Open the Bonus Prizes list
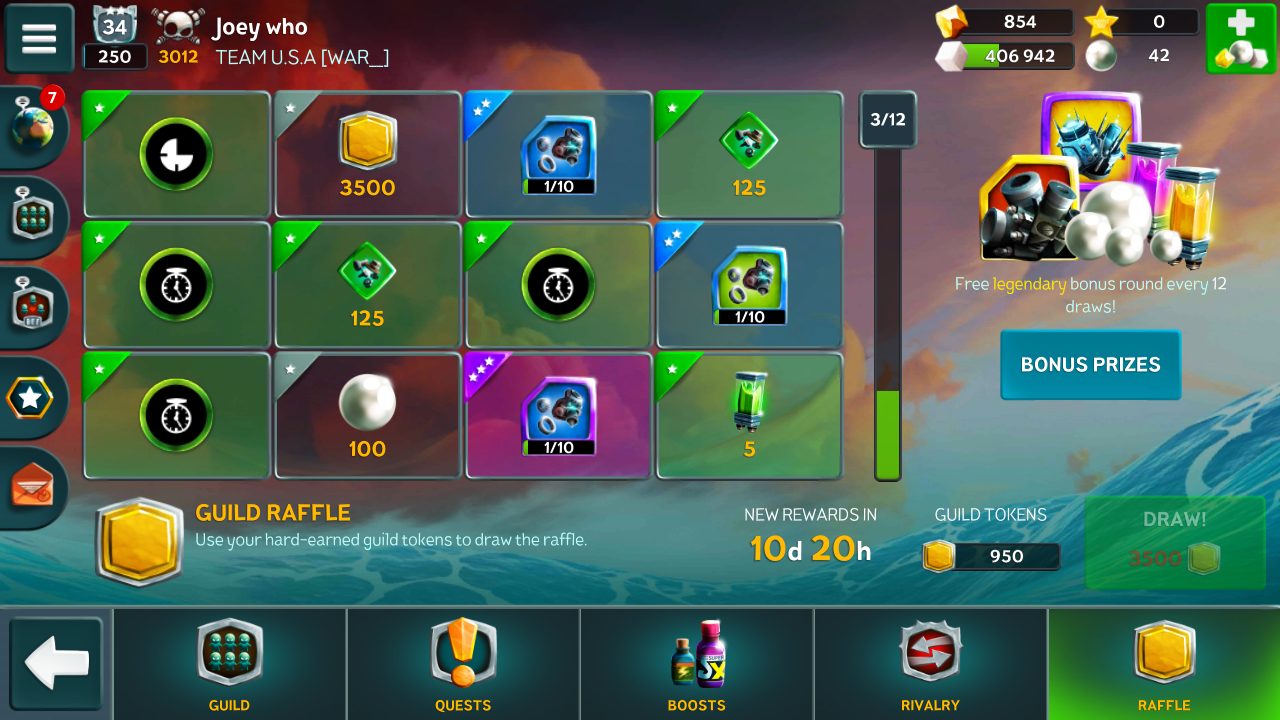Viewport: 1280px width, 720px height. click(x=1090, y=365)
